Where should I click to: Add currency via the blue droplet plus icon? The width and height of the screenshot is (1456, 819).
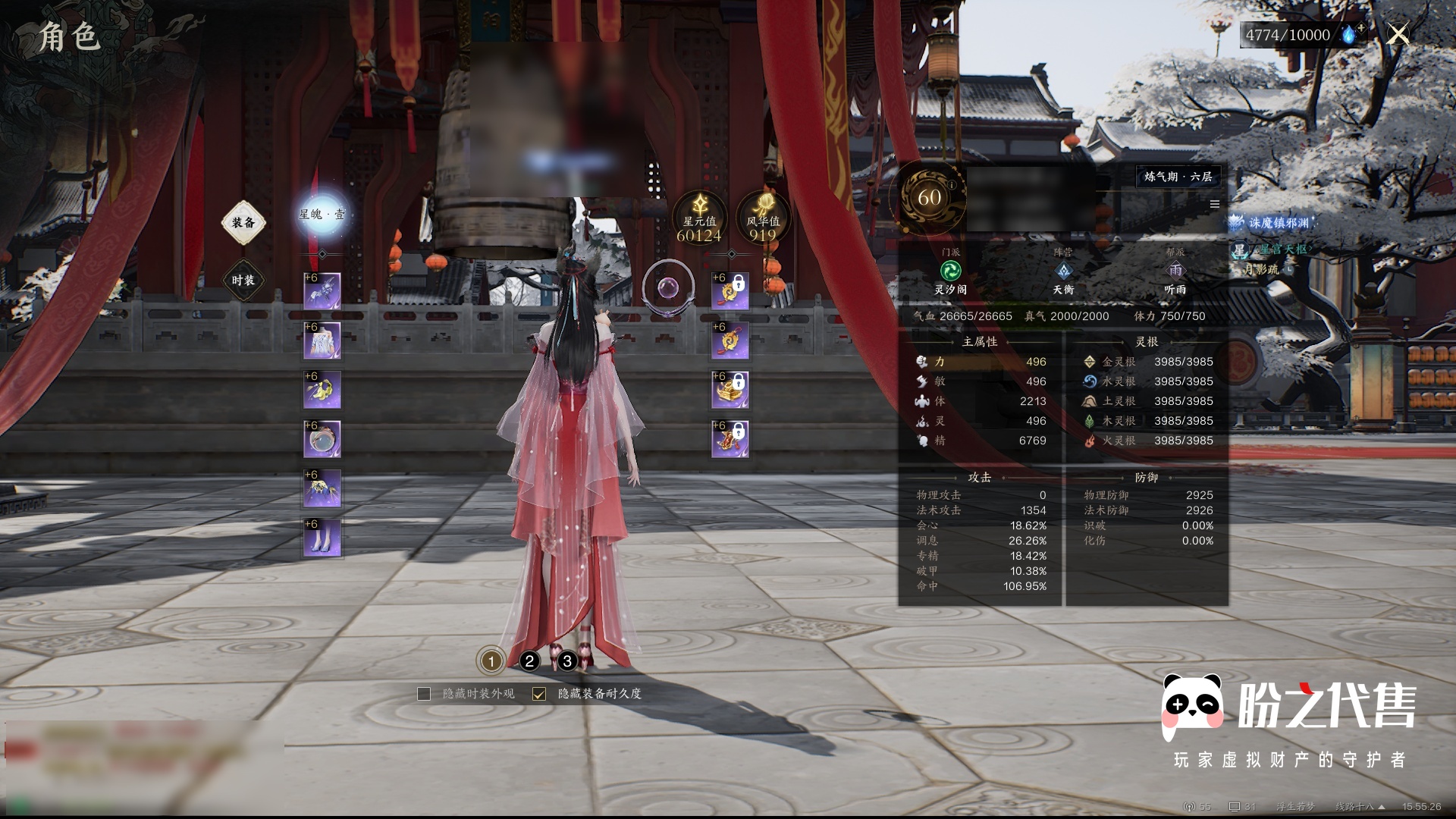tap(1351, 35)
